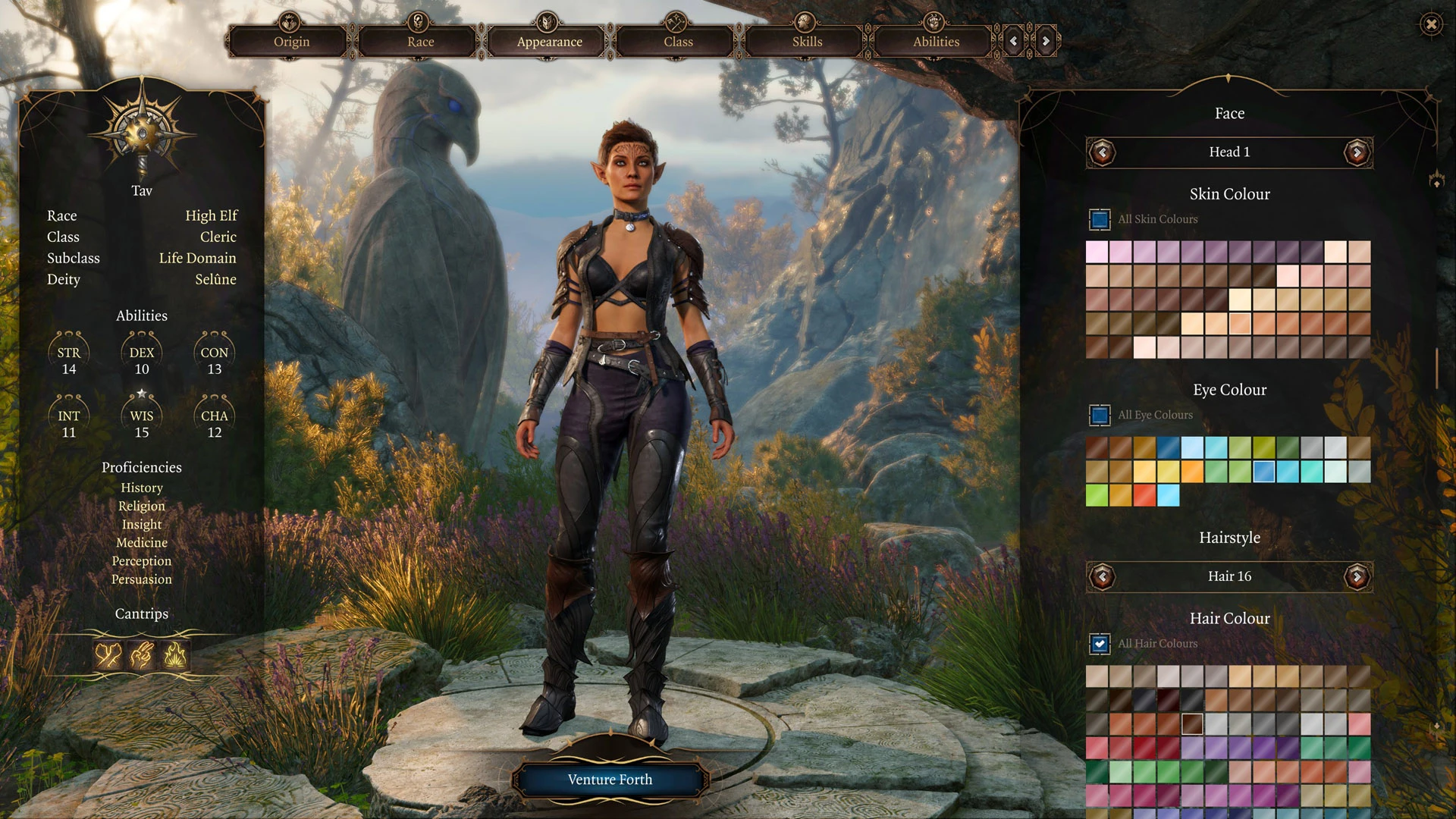This screenshot has height=819, width=1456.
Task: Open the Abilities tab
Action: 936,42
